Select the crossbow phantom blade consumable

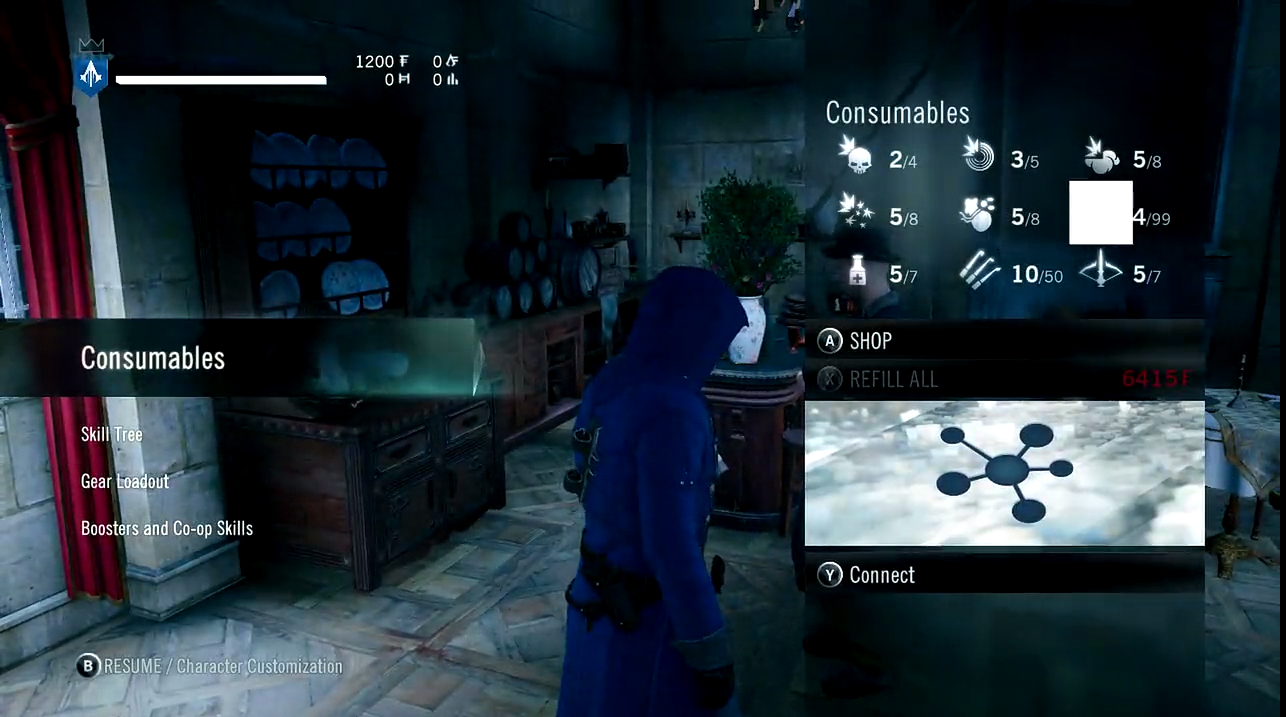[1101, 272]
